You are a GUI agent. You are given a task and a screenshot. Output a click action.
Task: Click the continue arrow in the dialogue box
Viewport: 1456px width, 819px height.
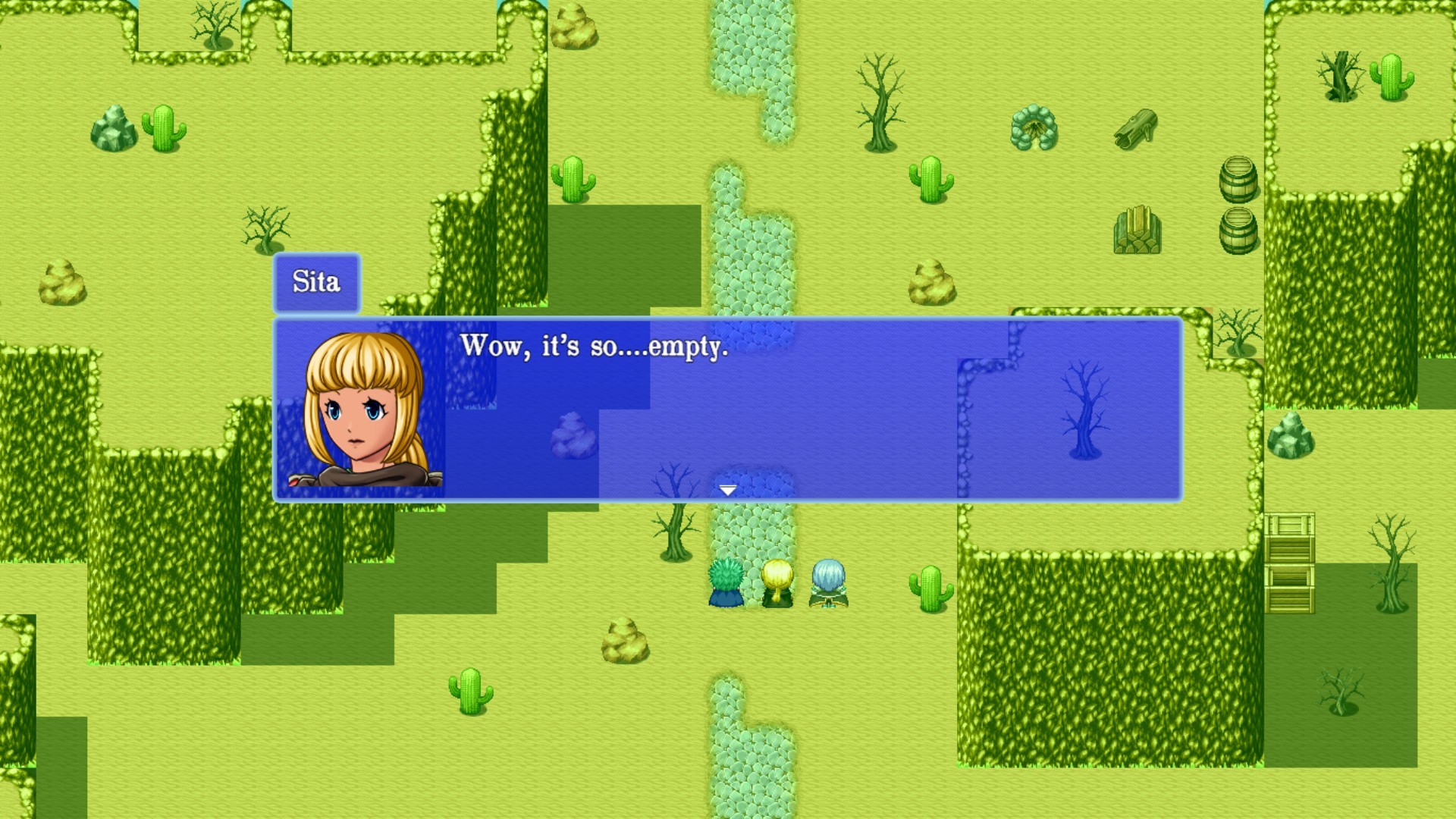tap(729, 491)
